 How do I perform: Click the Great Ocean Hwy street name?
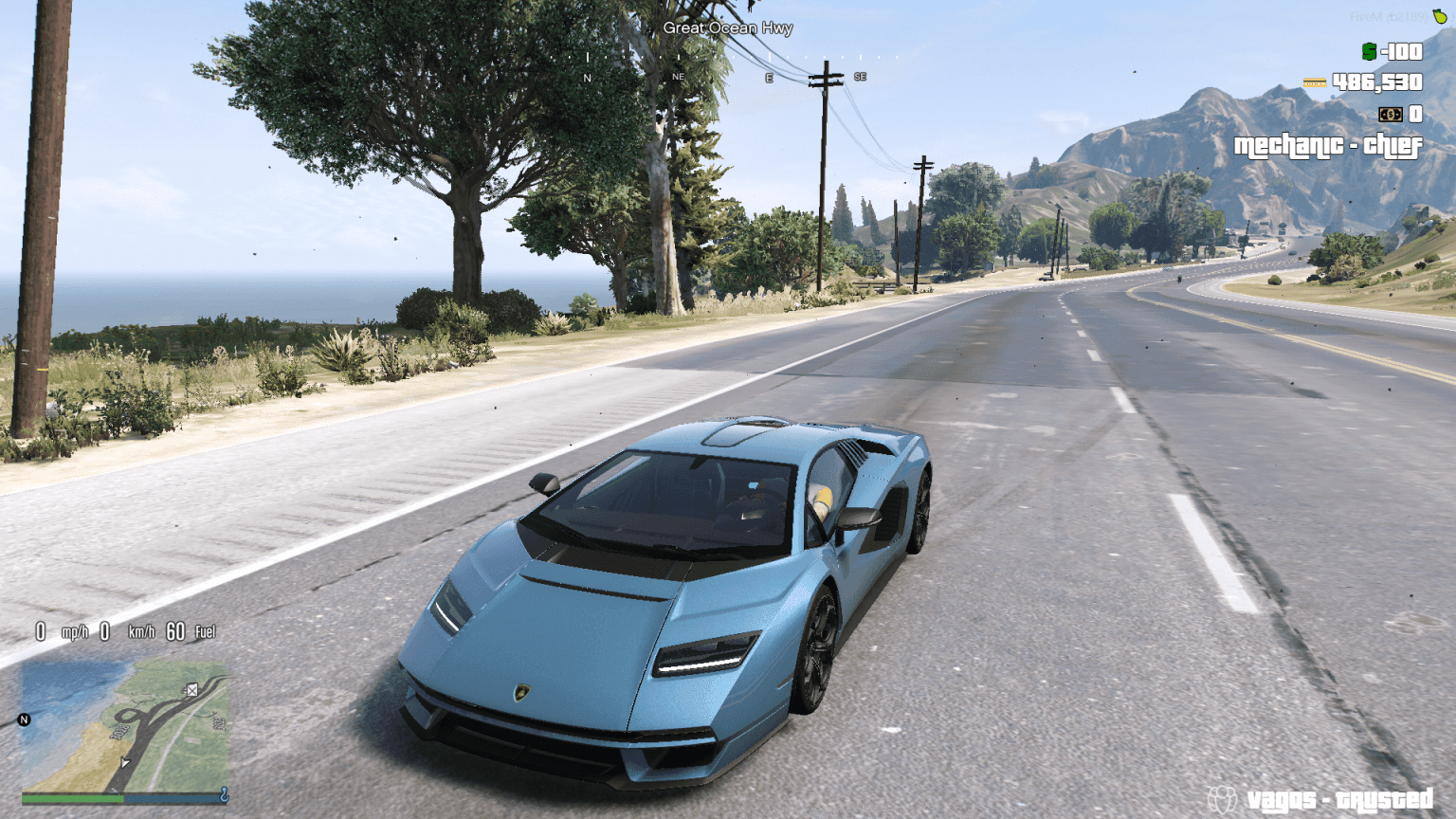coord(729,28)
